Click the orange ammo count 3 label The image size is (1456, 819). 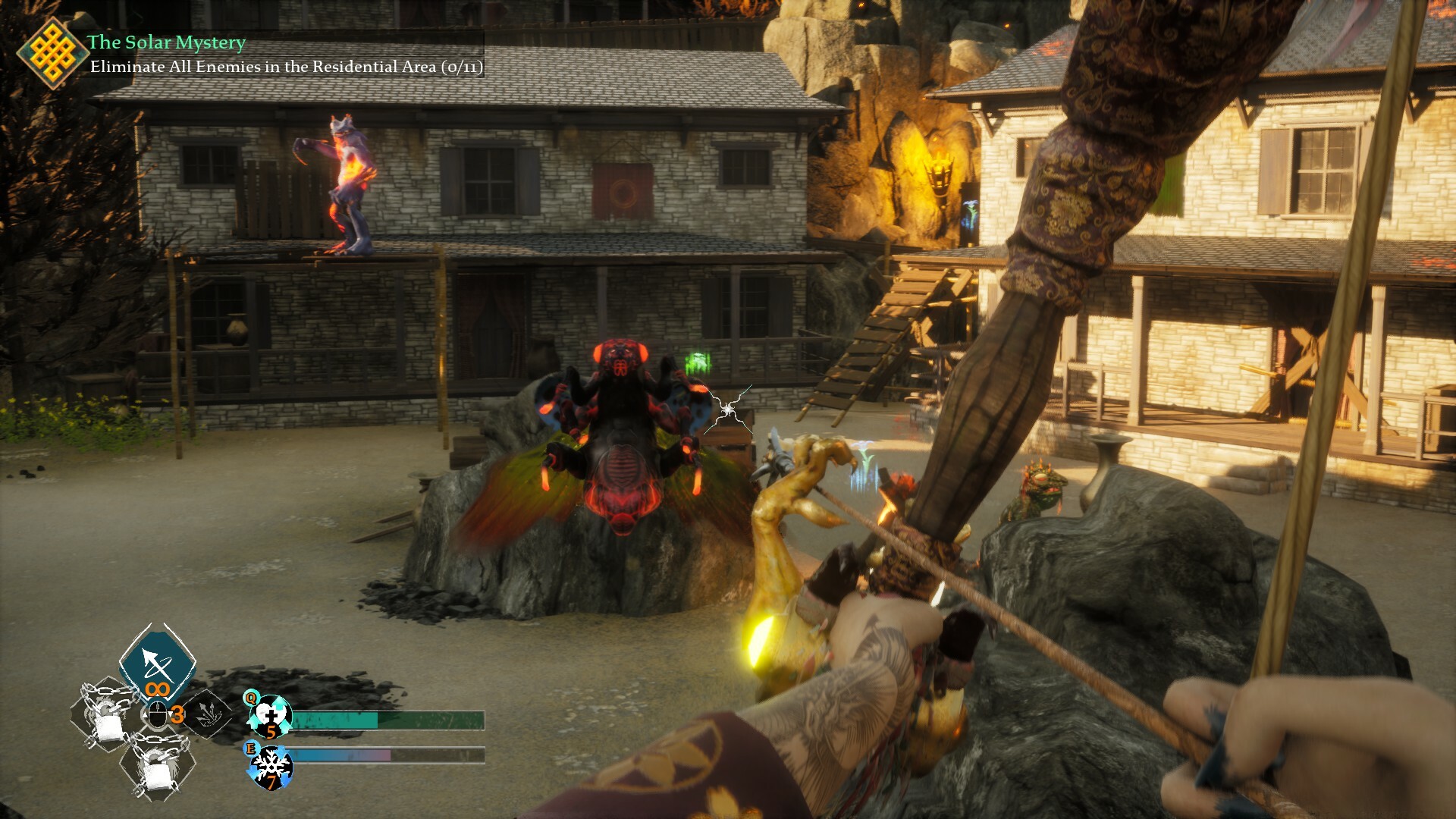[x=177, y=714]
